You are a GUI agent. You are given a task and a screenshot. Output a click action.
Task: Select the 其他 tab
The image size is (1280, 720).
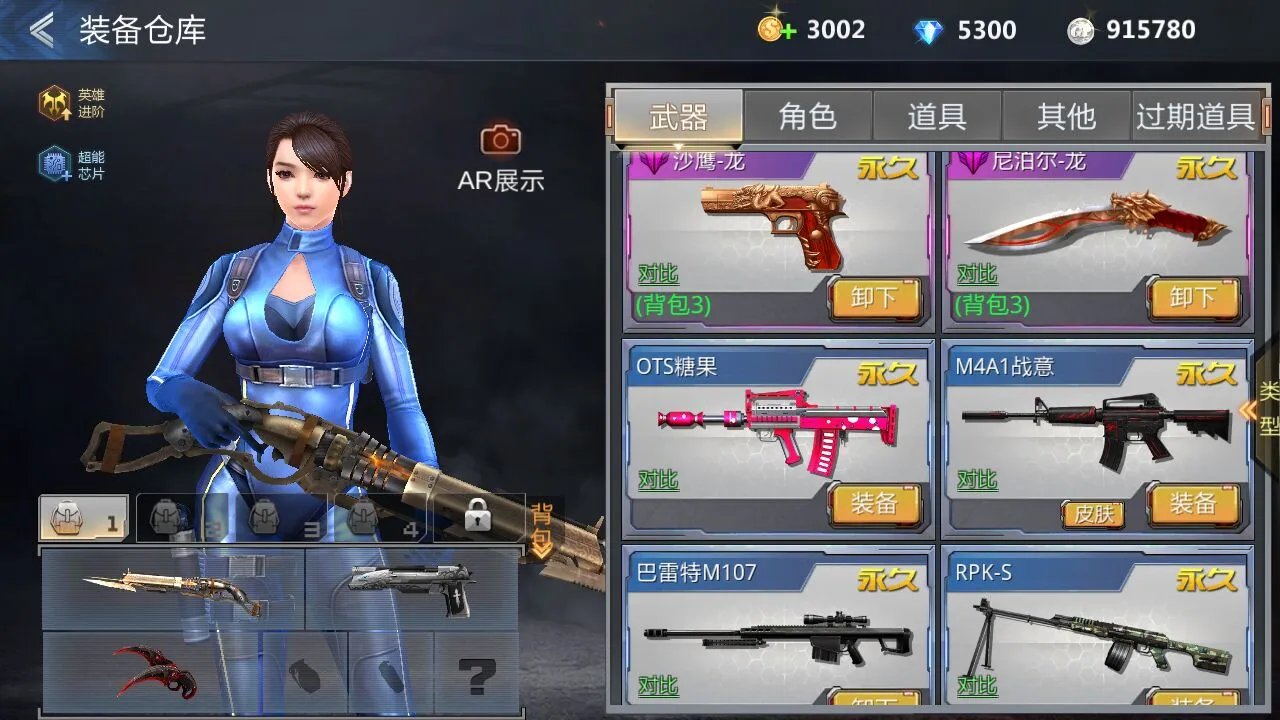pos(1066,117)
